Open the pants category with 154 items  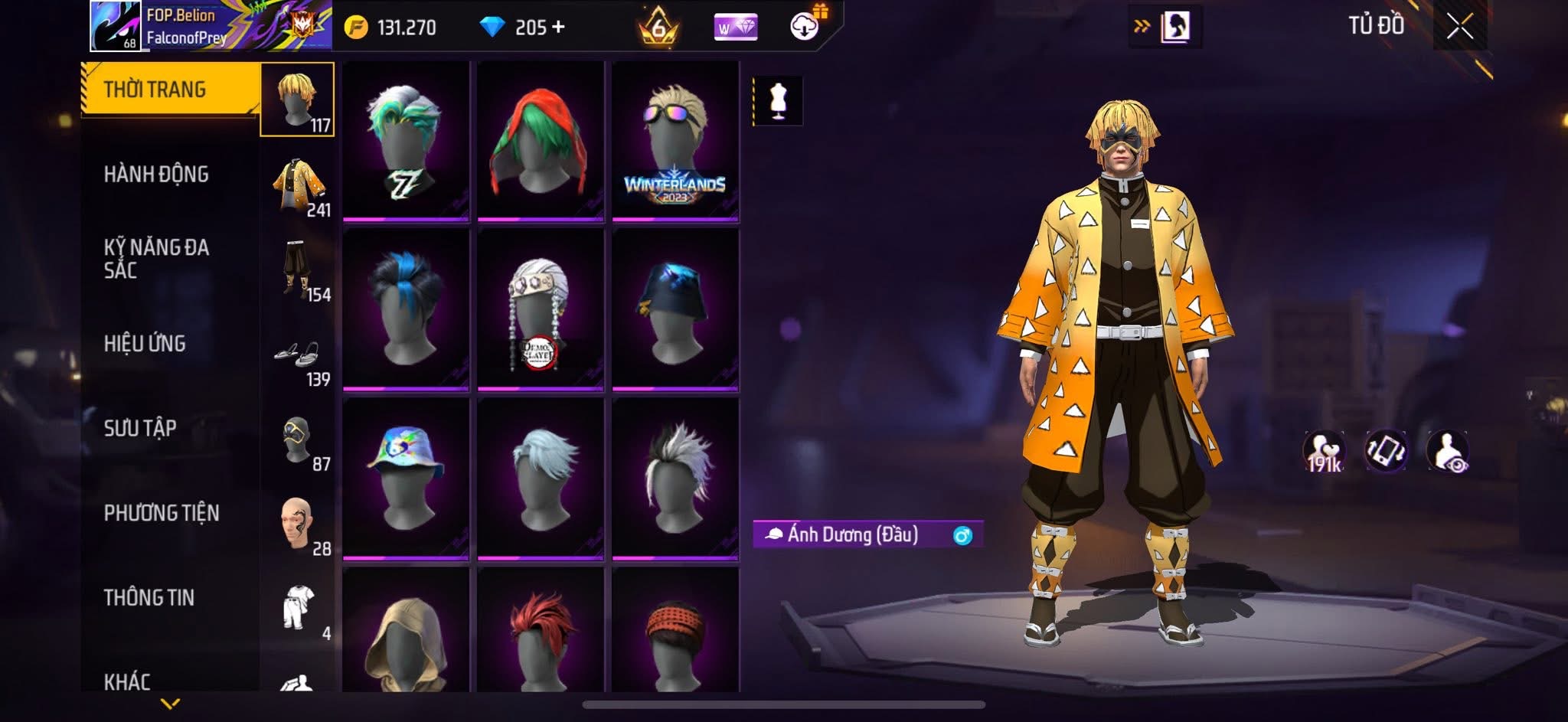point(299,271)
